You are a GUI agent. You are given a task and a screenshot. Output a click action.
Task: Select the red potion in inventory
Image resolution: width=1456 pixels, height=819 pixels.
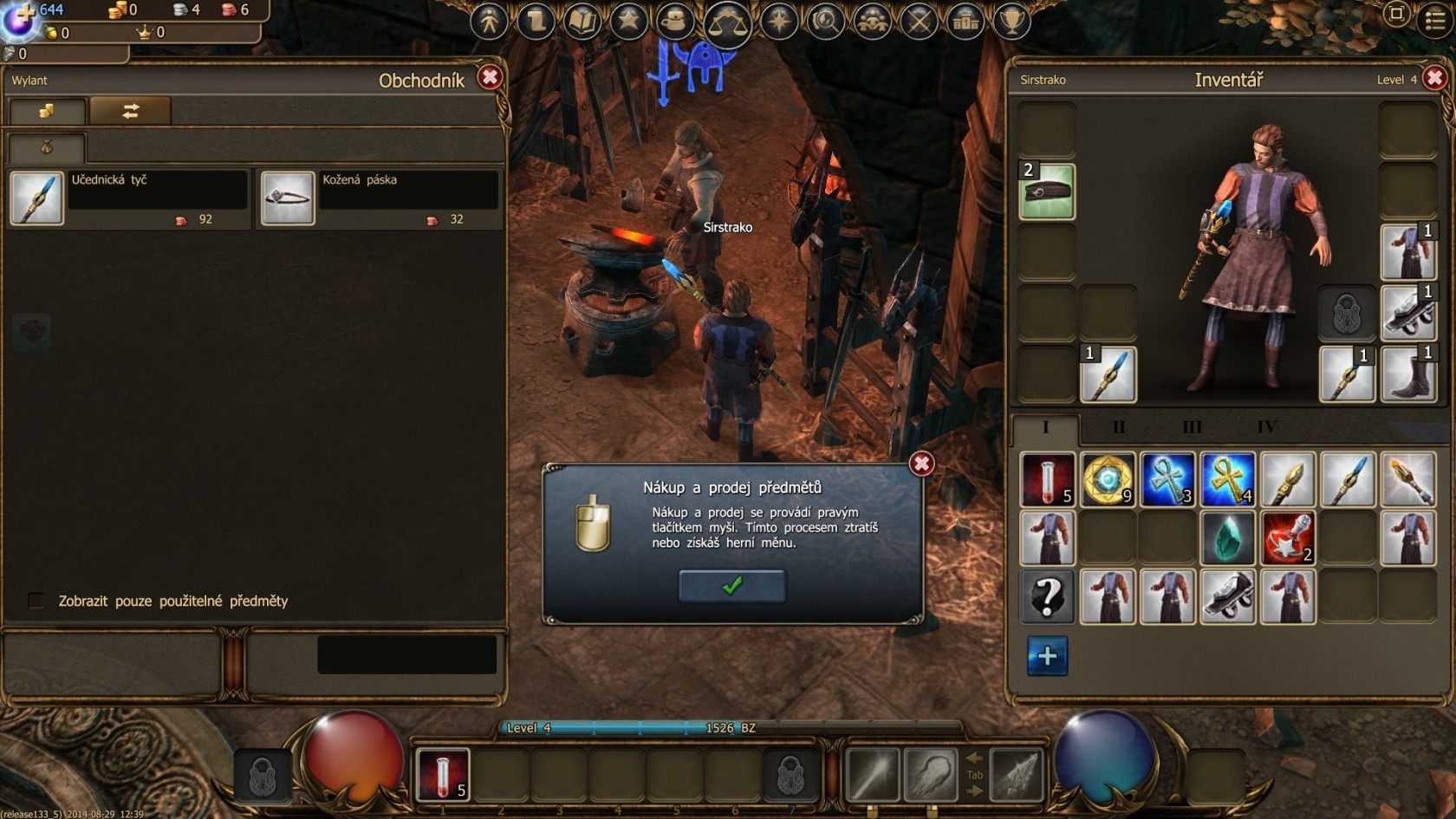(1047, 478)
